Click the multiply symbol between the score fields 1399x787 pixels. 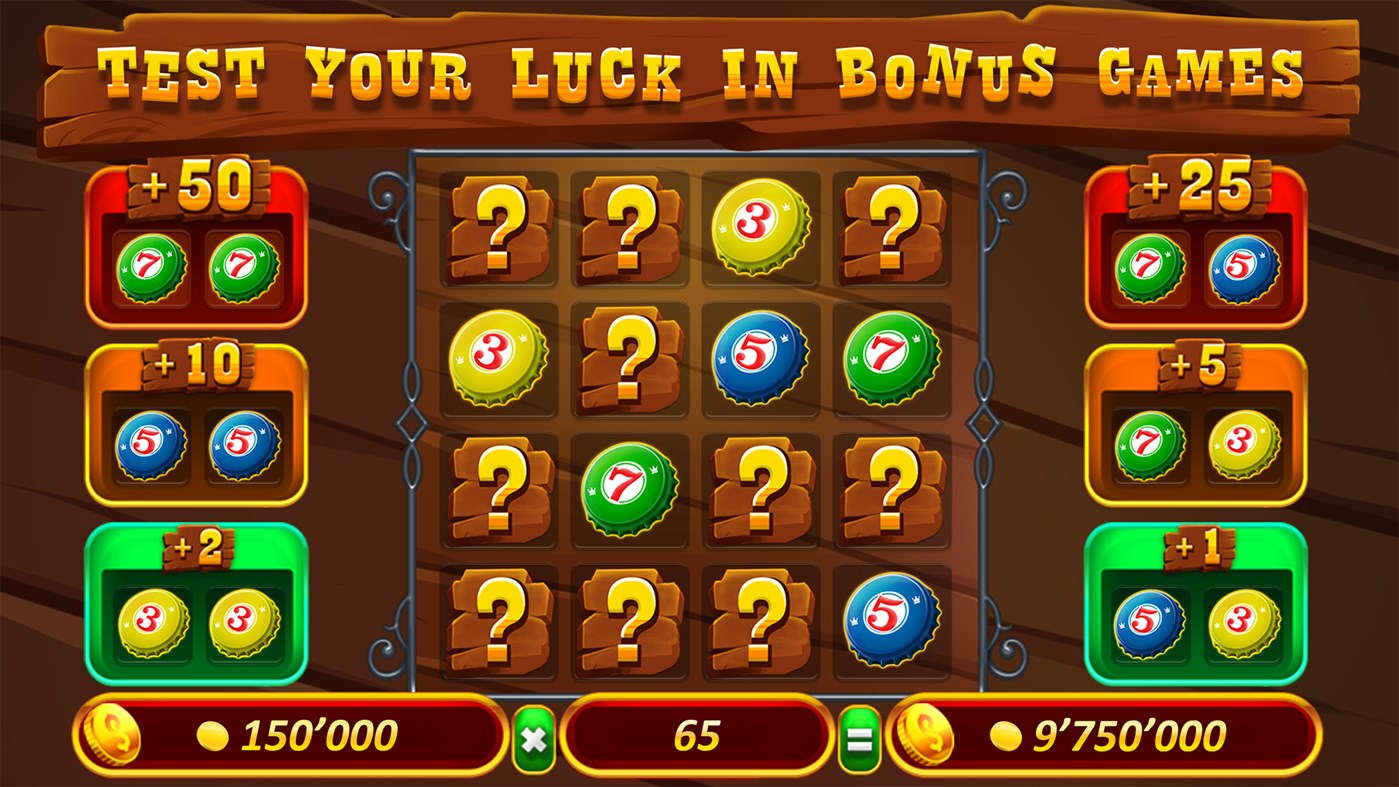pos(533,737)
